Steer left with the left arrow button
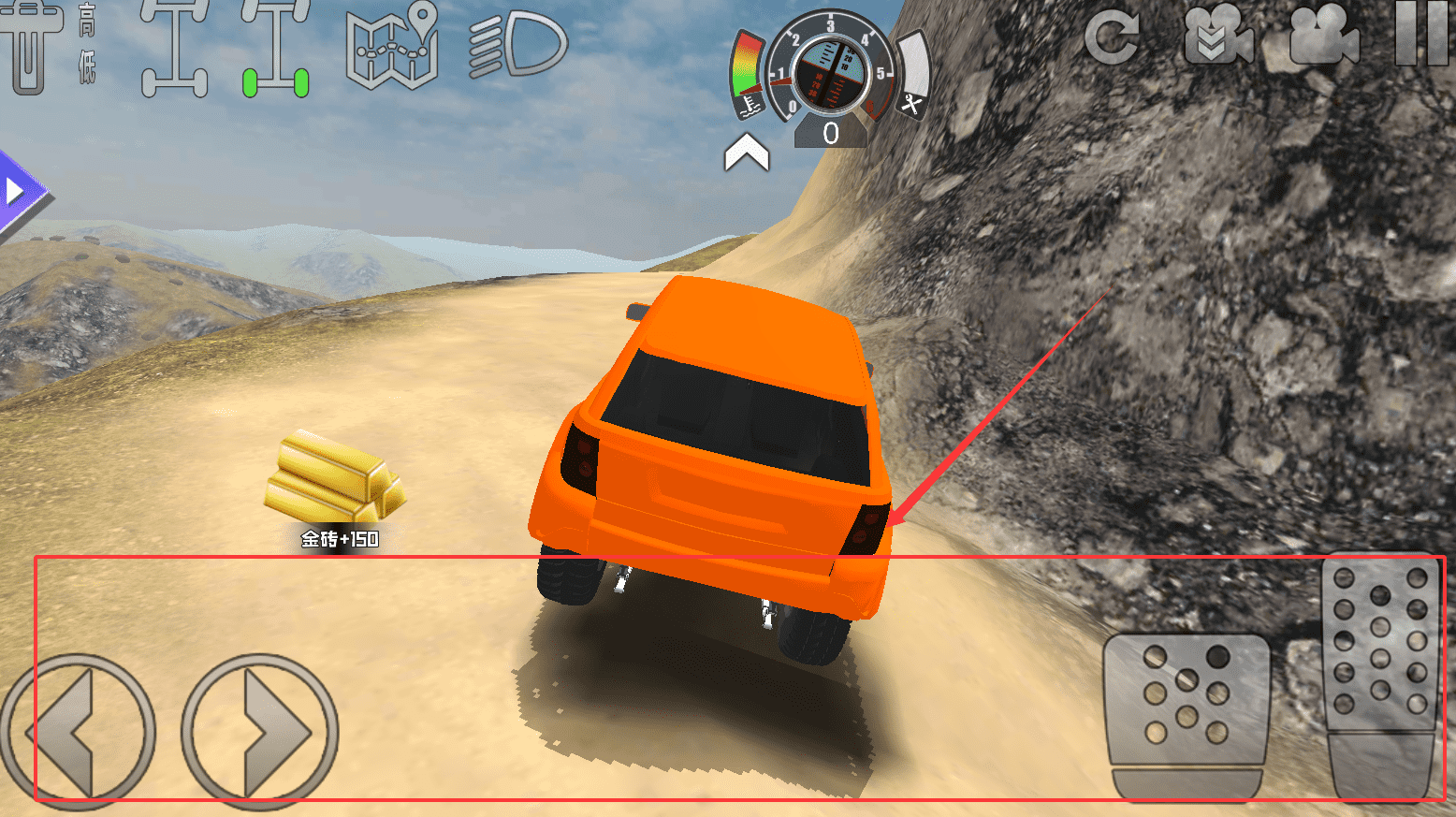The image size is (1456, 817). (x=78, y=730)
